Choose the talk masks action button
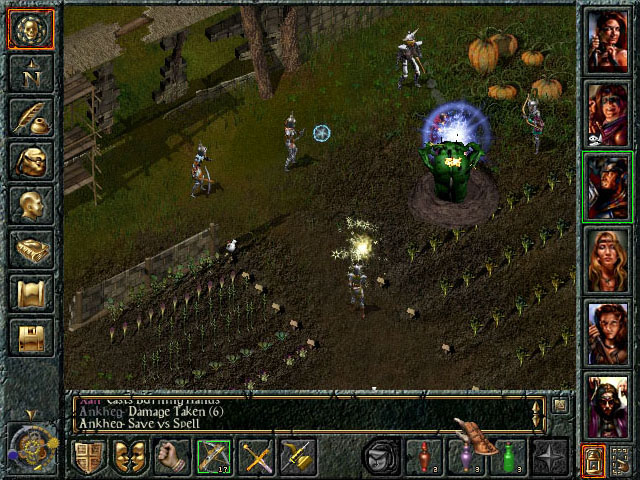 click(x=131, y=457)
